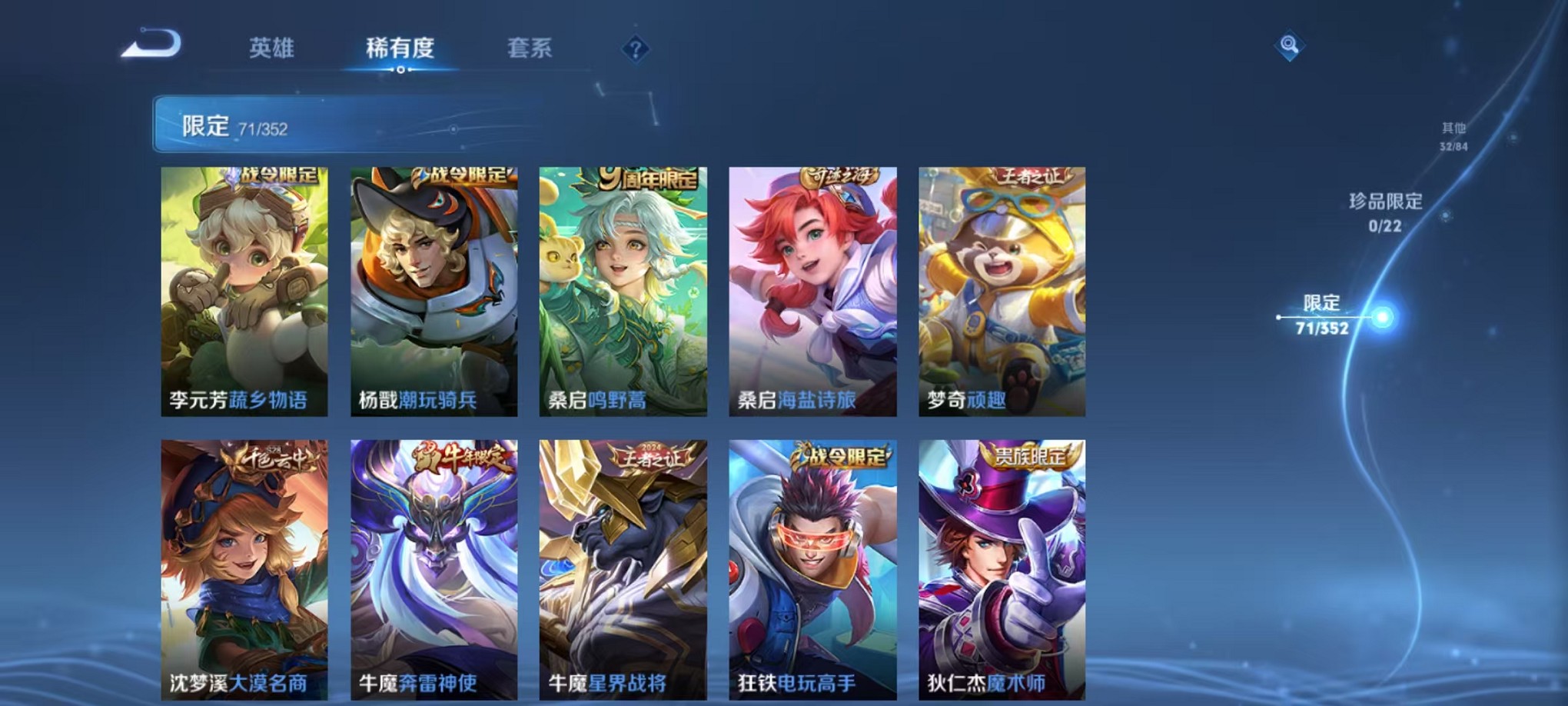This screenshot has height=706, width=1568.
Task: Select the 稀有度 tab
Action: pos(400,48)
